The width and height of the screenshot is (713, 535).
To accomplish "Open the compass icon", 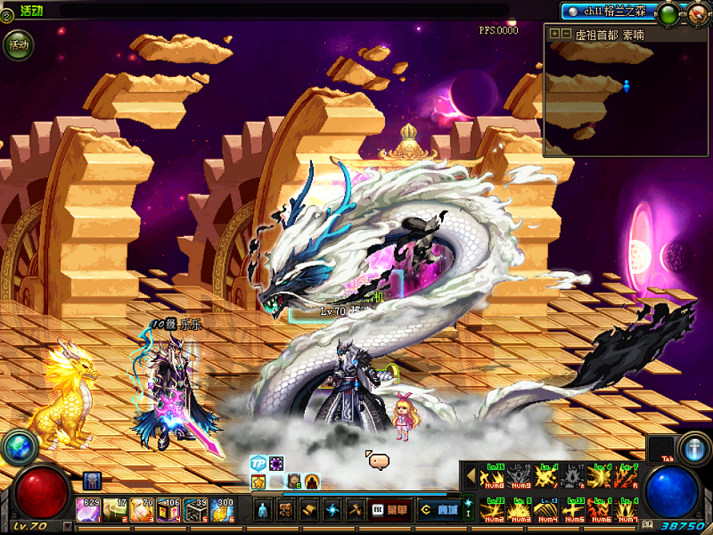I will [x=697, y=14].
